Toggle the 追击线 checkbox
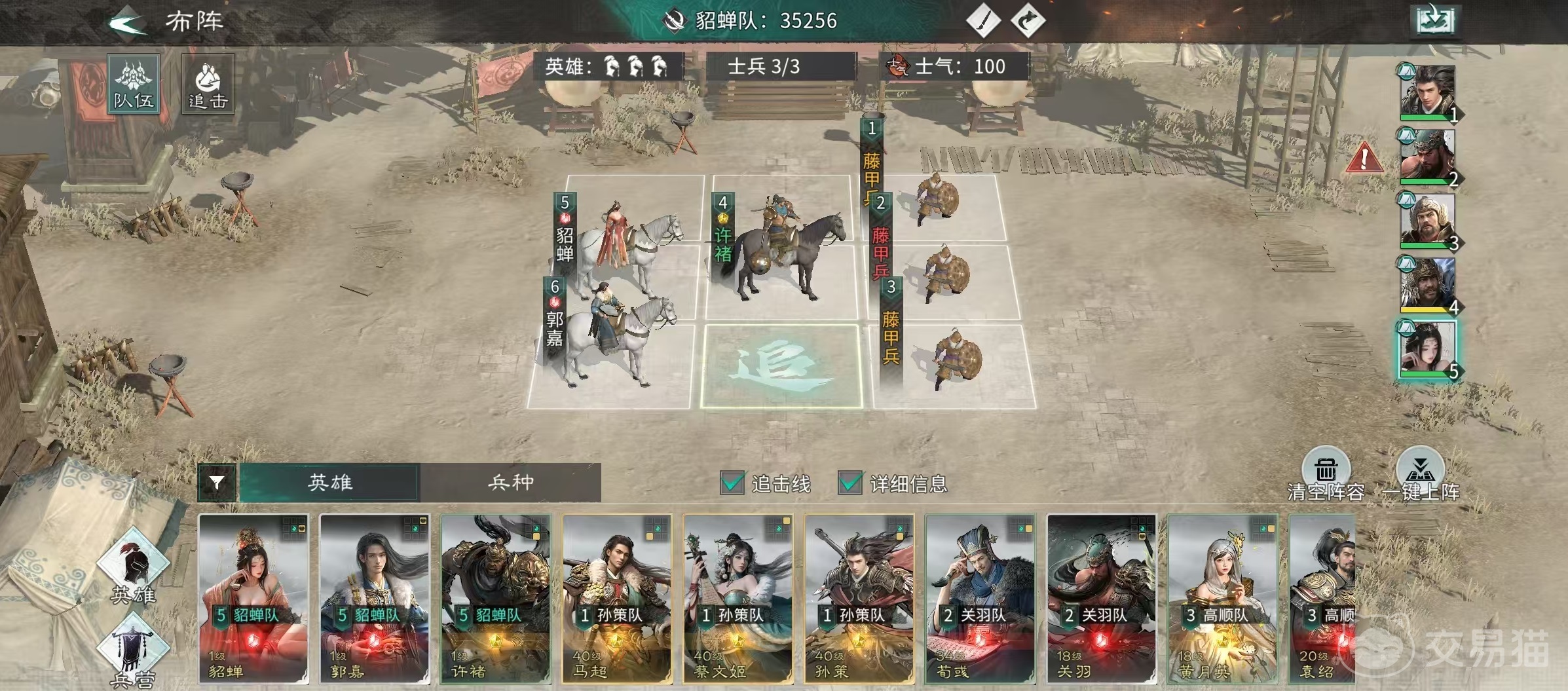 (x=732, y=483)
